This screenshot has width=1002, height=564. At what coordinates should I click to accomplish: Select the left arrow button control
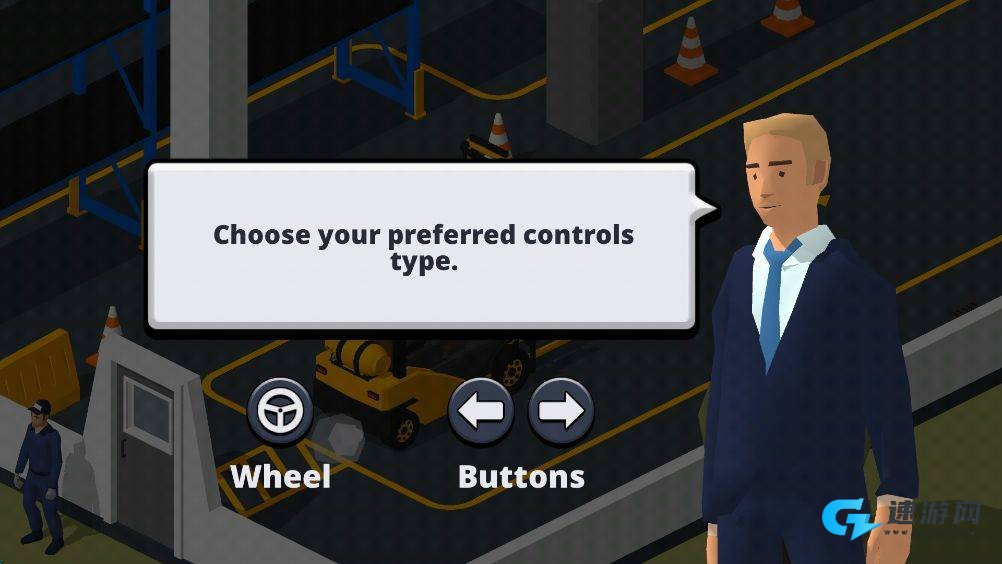click(x=481, y=411)
